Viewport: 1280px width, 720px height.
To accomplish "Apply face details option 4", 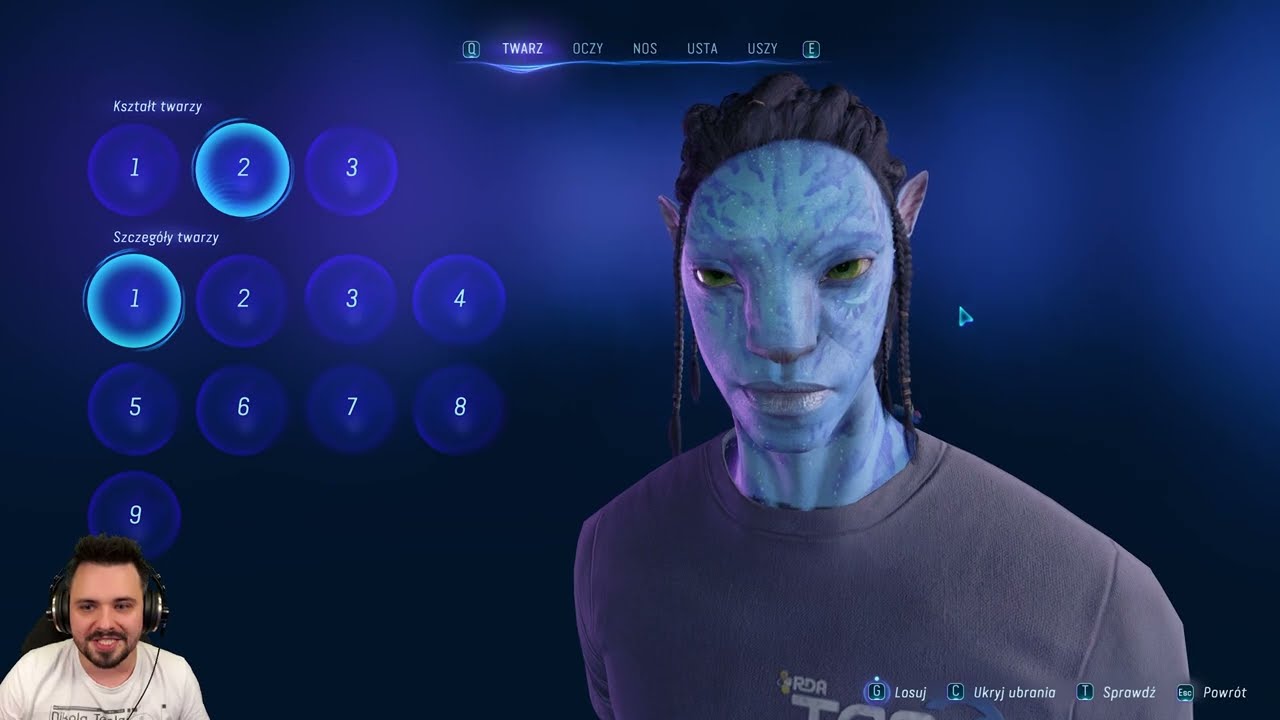I will click(459, 299).
